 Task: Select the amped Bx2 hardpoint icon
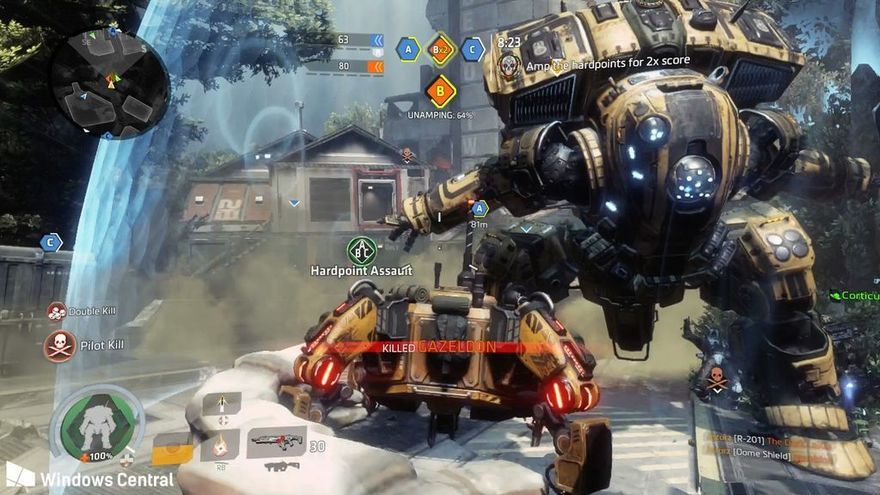(x=440, y=49)
